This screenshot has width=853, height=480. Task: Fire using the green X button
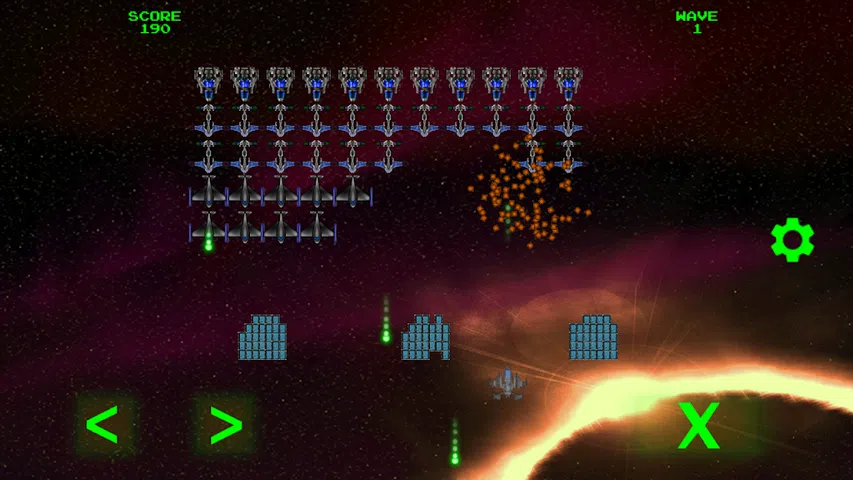tap(698, 426)
